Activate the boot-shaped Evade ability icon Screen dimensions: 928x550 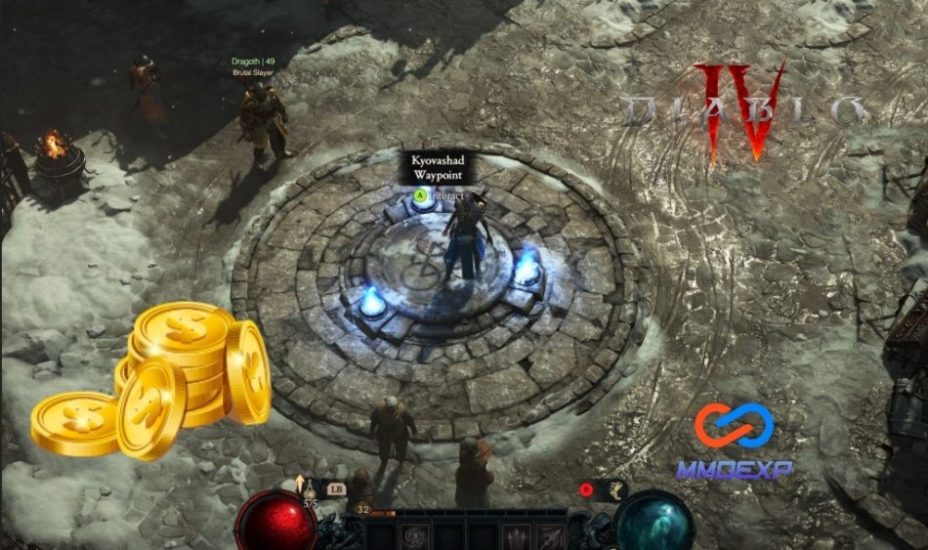tap(616, 489)
